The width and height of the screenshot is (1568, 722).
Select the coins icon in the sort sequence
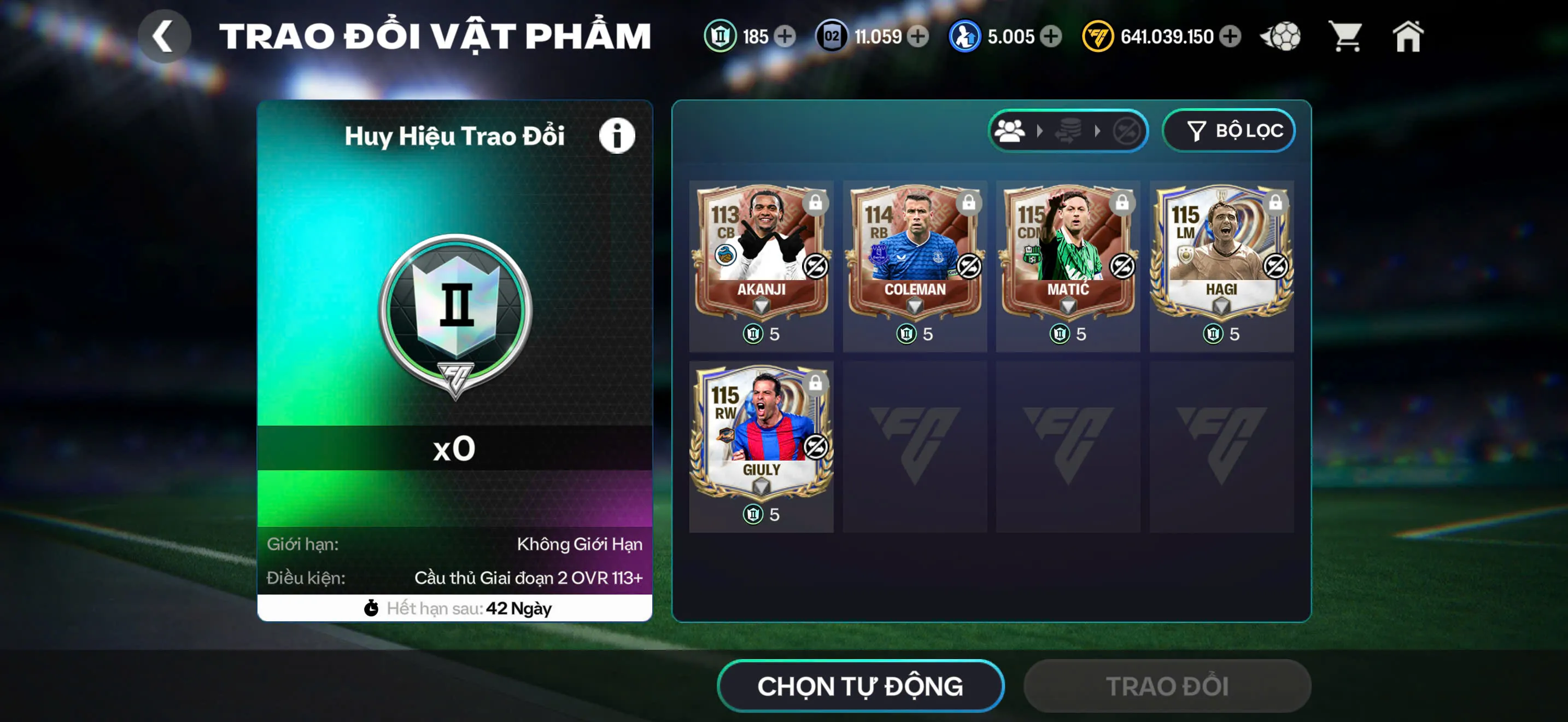1069,130
